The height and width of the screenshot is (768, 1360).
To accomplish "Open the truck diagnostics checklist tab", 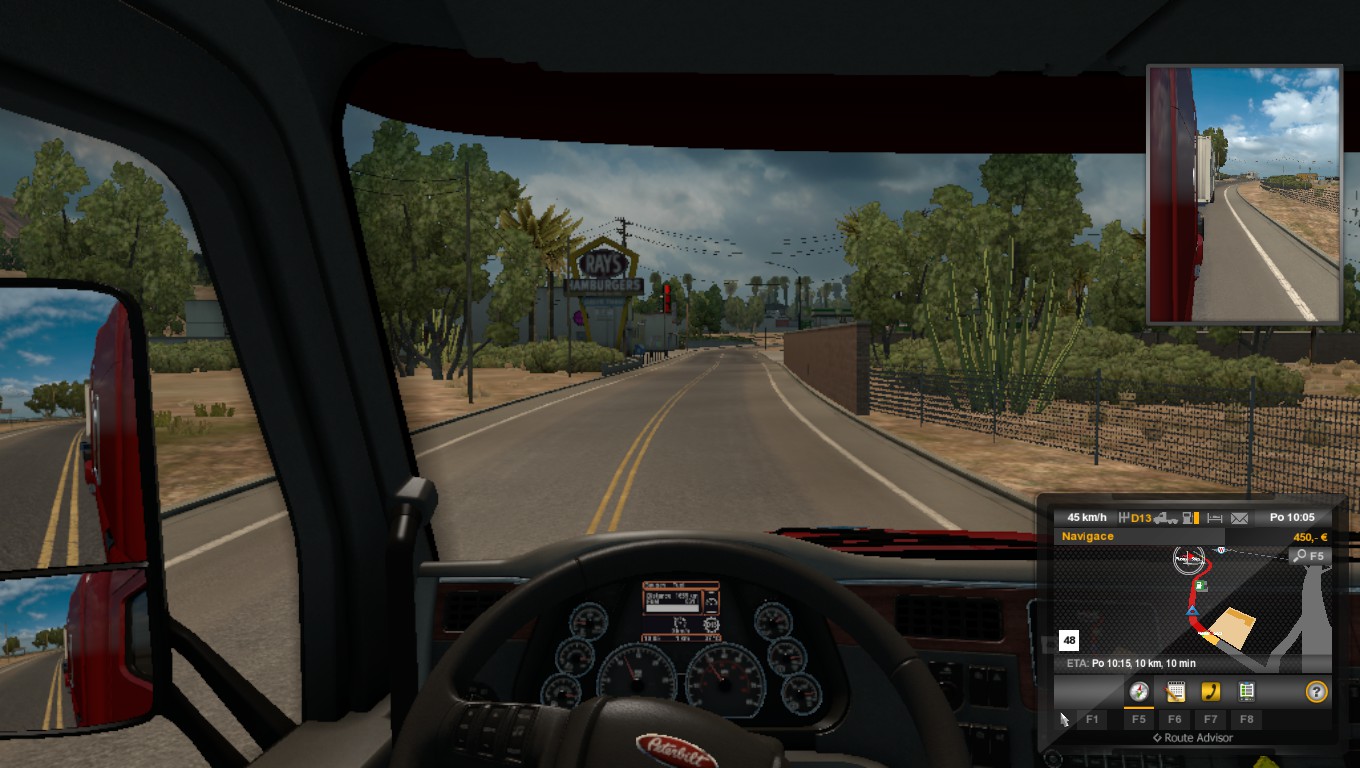I will (1246, 692).
